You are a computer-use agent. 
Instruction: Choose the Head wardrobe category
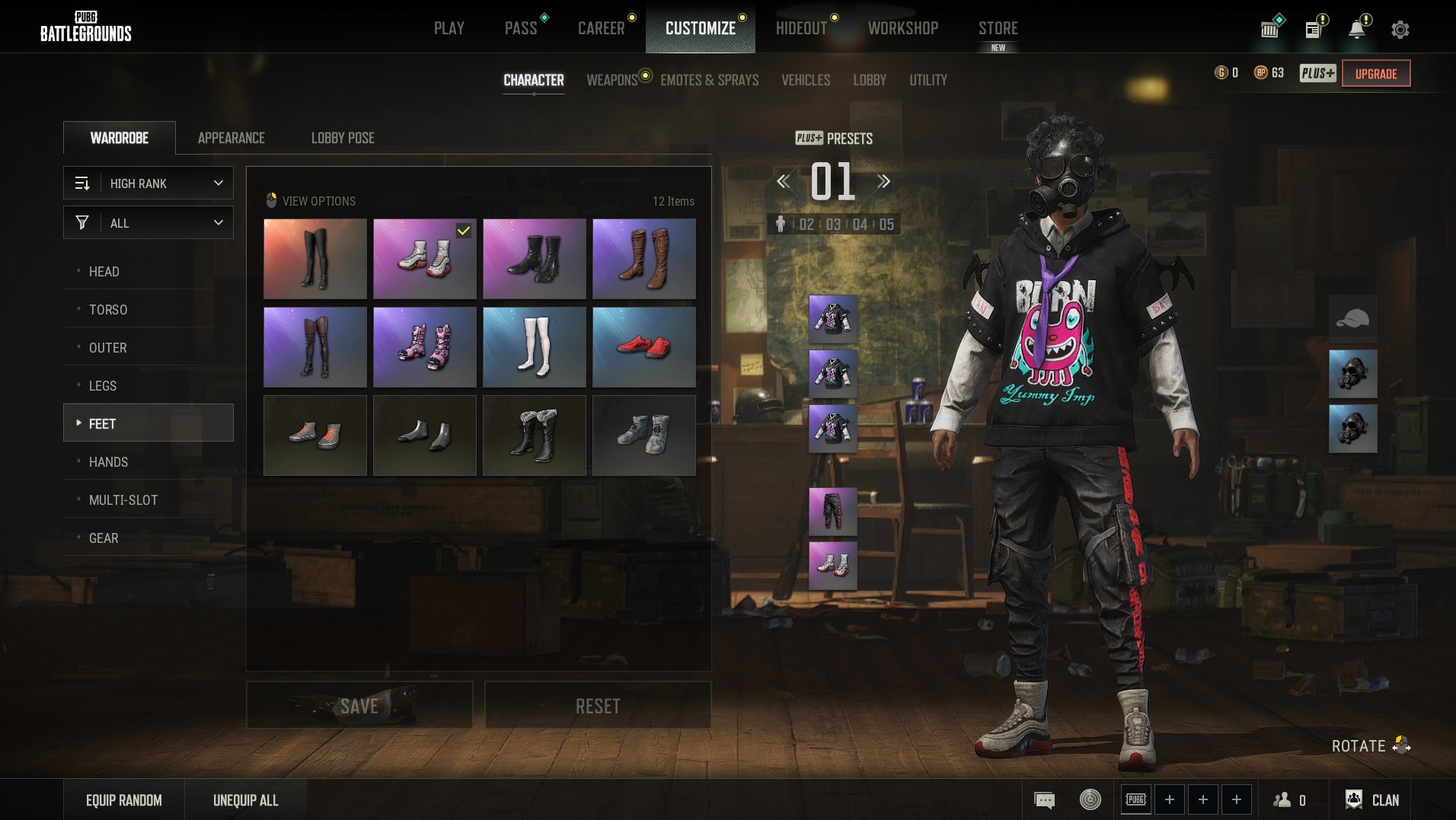click(104, 272)
